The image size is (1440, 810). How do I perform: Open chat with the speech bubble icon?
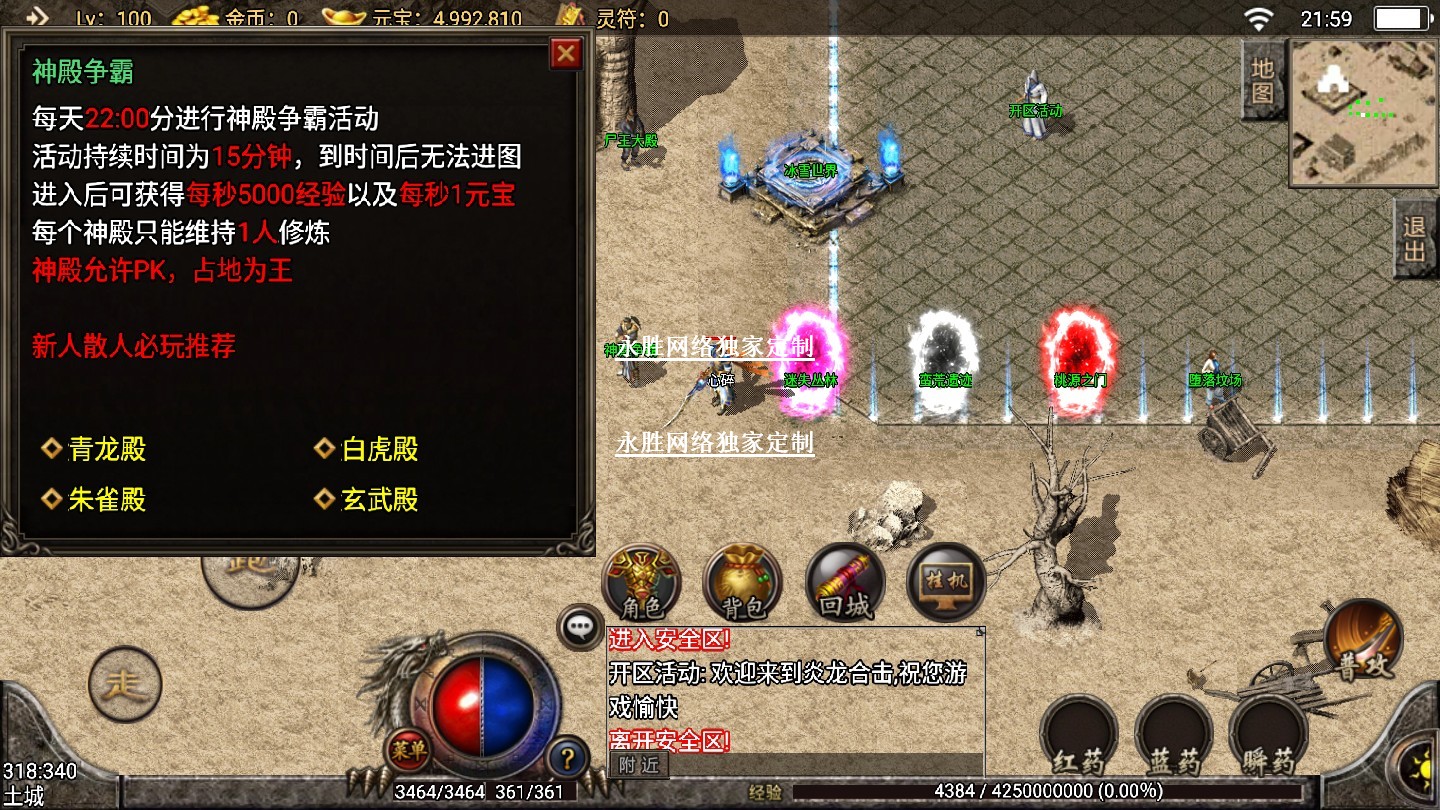pos(580,628)
